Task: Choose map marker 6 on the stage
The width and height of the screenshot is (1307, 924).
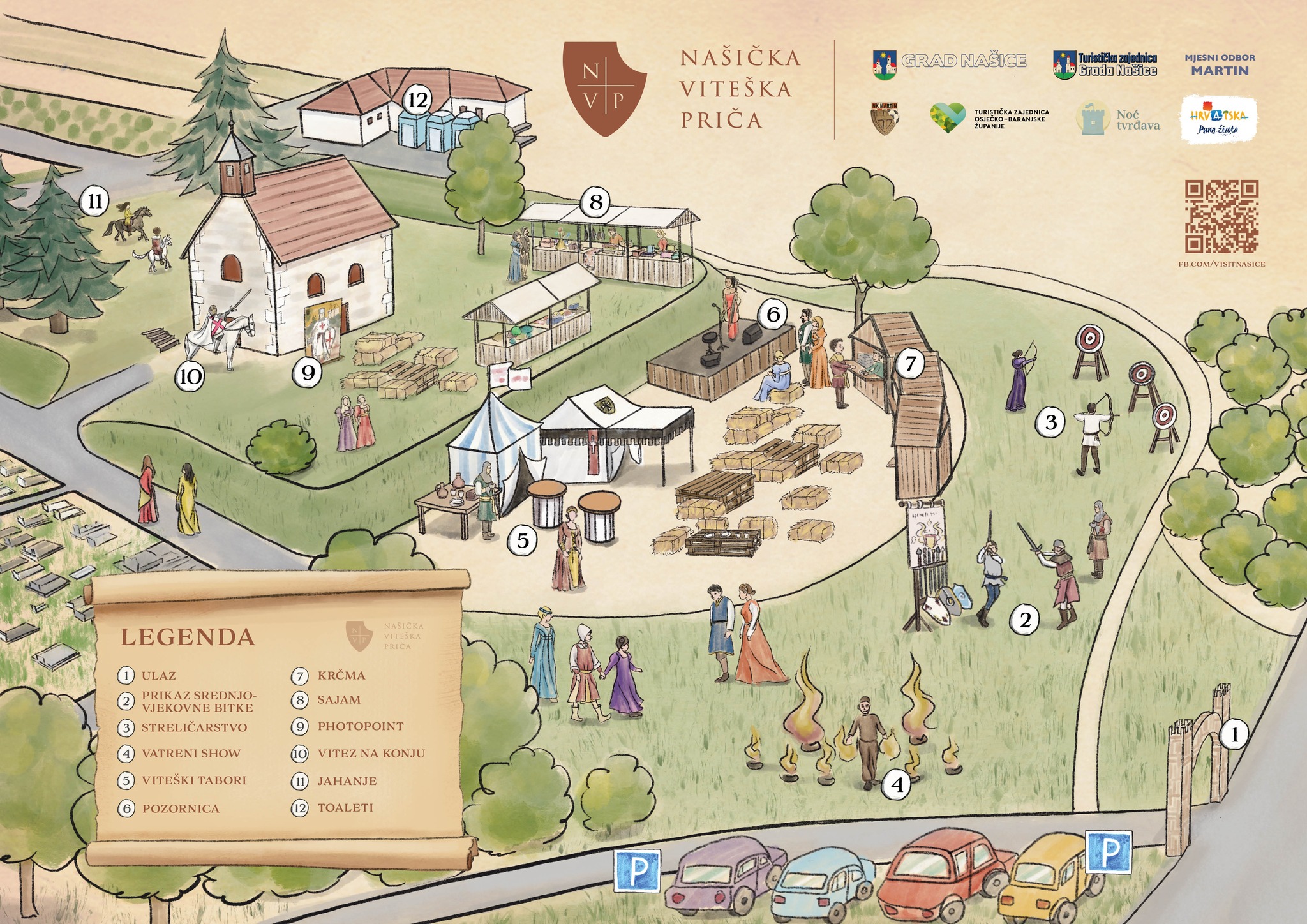Action: tap(773, 314)
